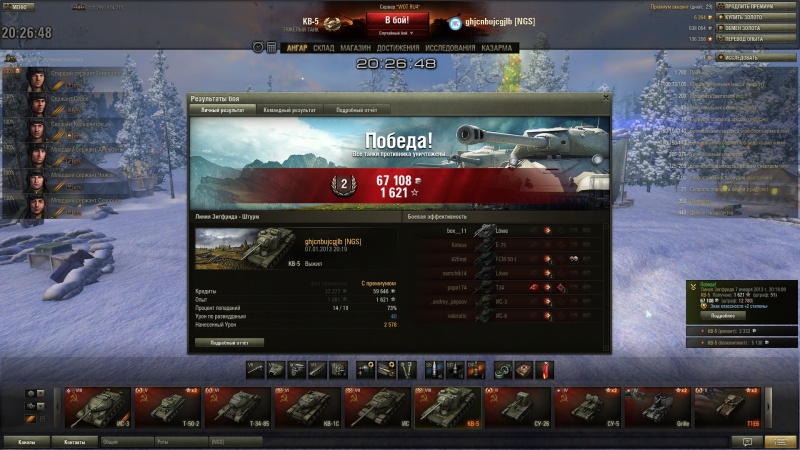The image size is (800, 450).
Task: Open the Контакты button
Action: 75,441
